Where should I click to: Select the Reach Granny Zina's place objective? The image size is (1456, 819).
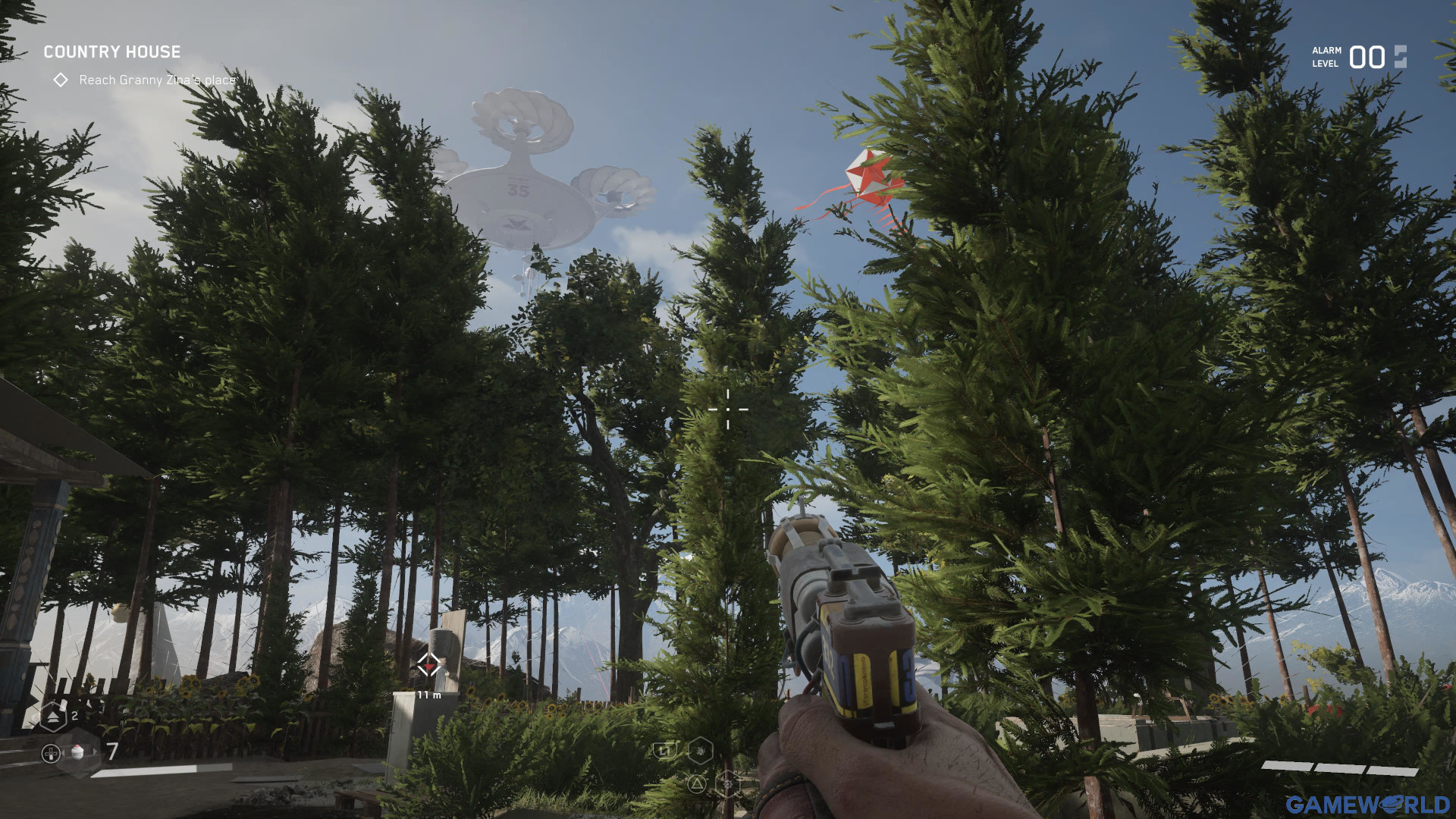[x=156, y=80]
